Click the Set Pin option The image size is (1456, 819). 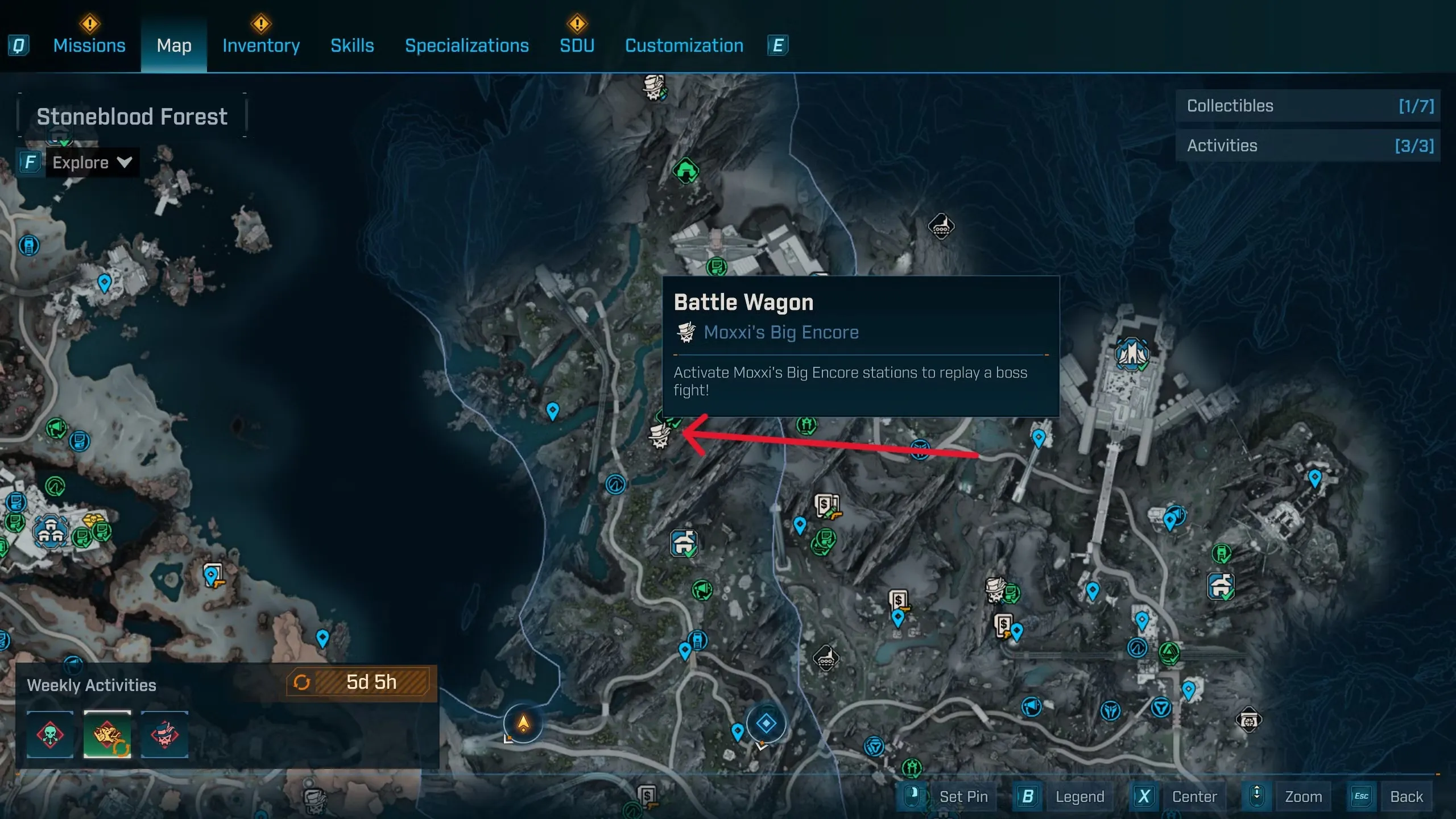tap(963, 796)
